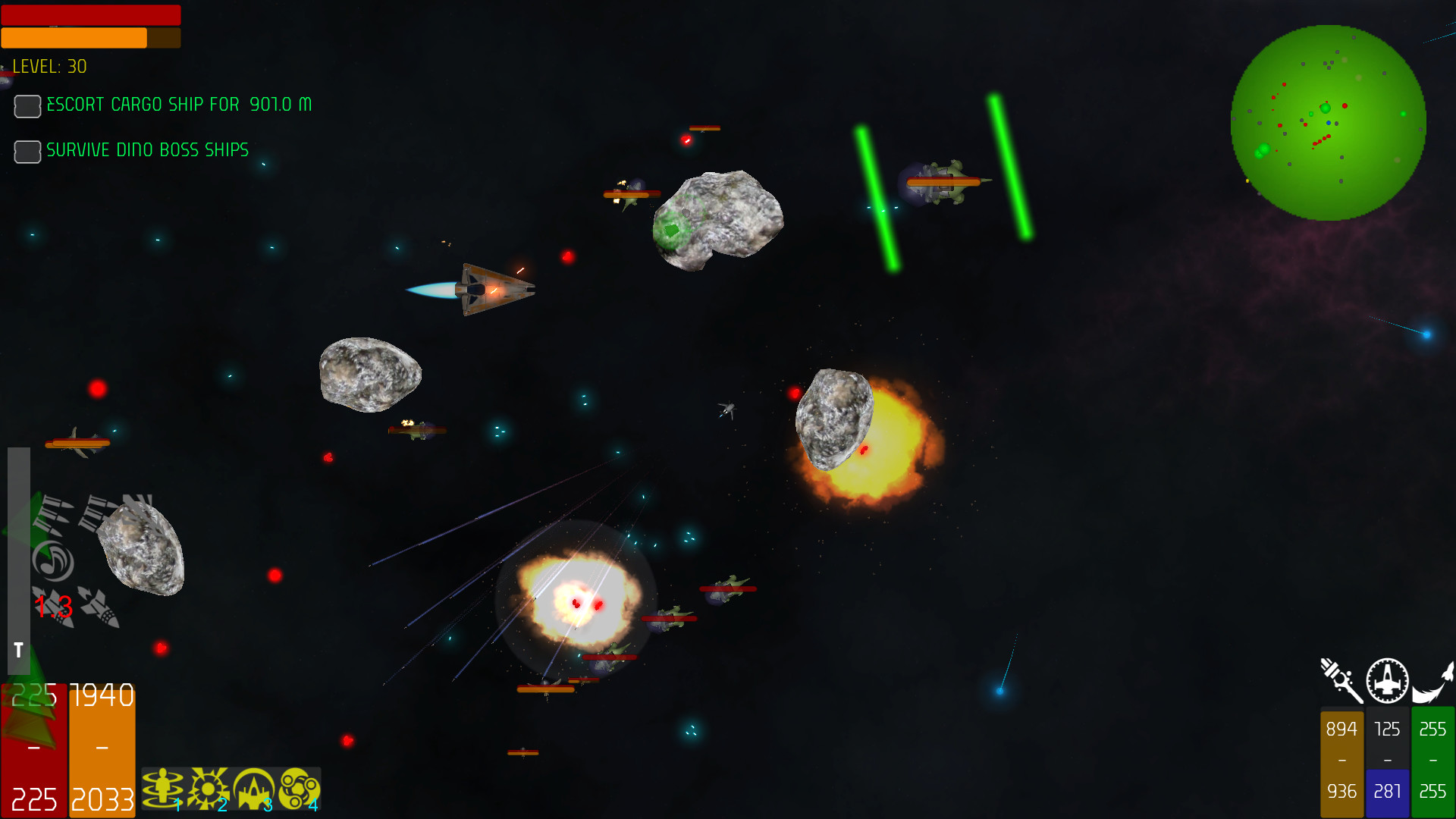Click the rocket boost icon at bottom right
Image resolution: width=1456 pixels, height=819 pixels.
pos(1433,681)
